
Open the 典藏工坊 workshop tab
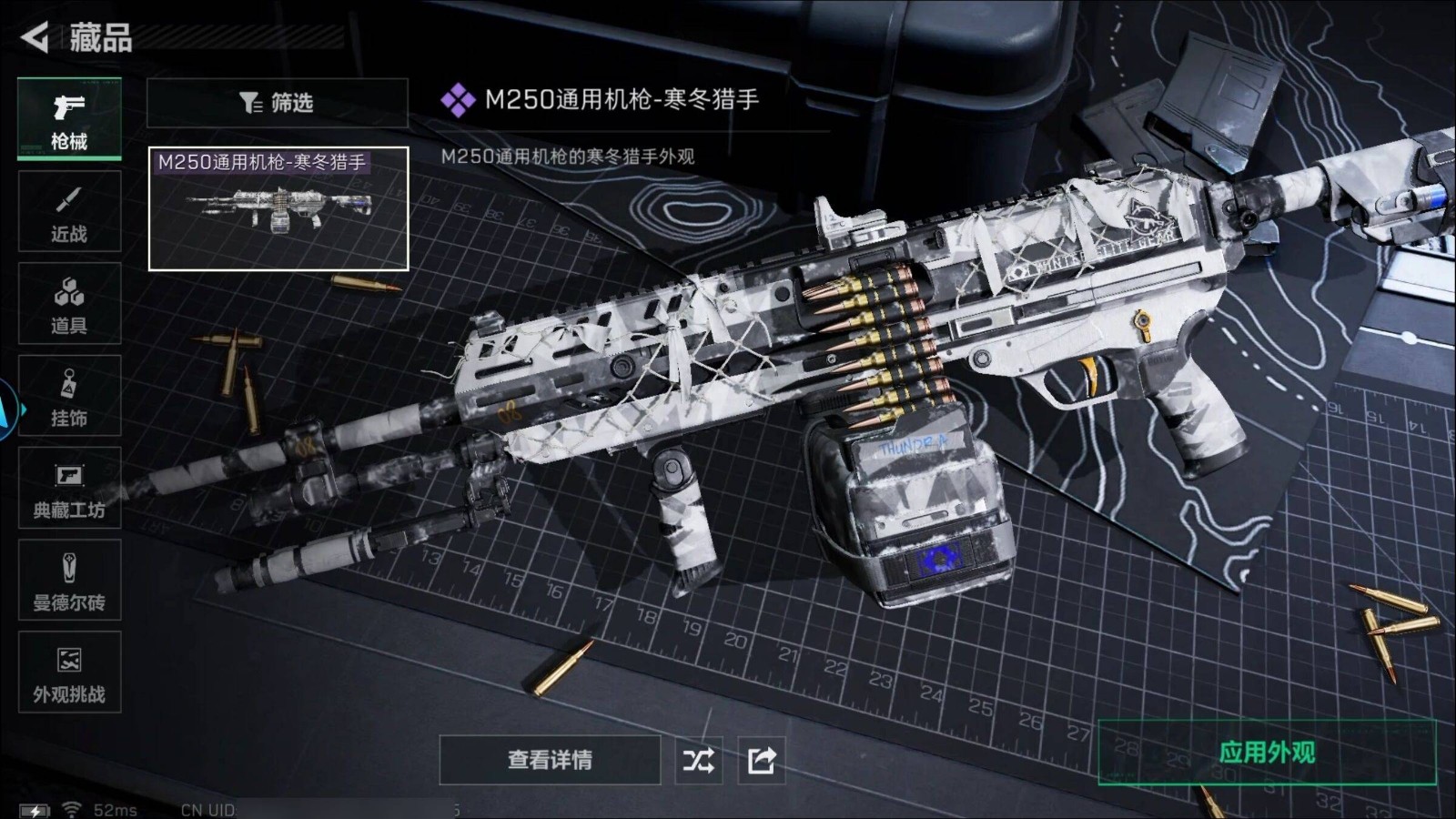click(x=69, y=488)
